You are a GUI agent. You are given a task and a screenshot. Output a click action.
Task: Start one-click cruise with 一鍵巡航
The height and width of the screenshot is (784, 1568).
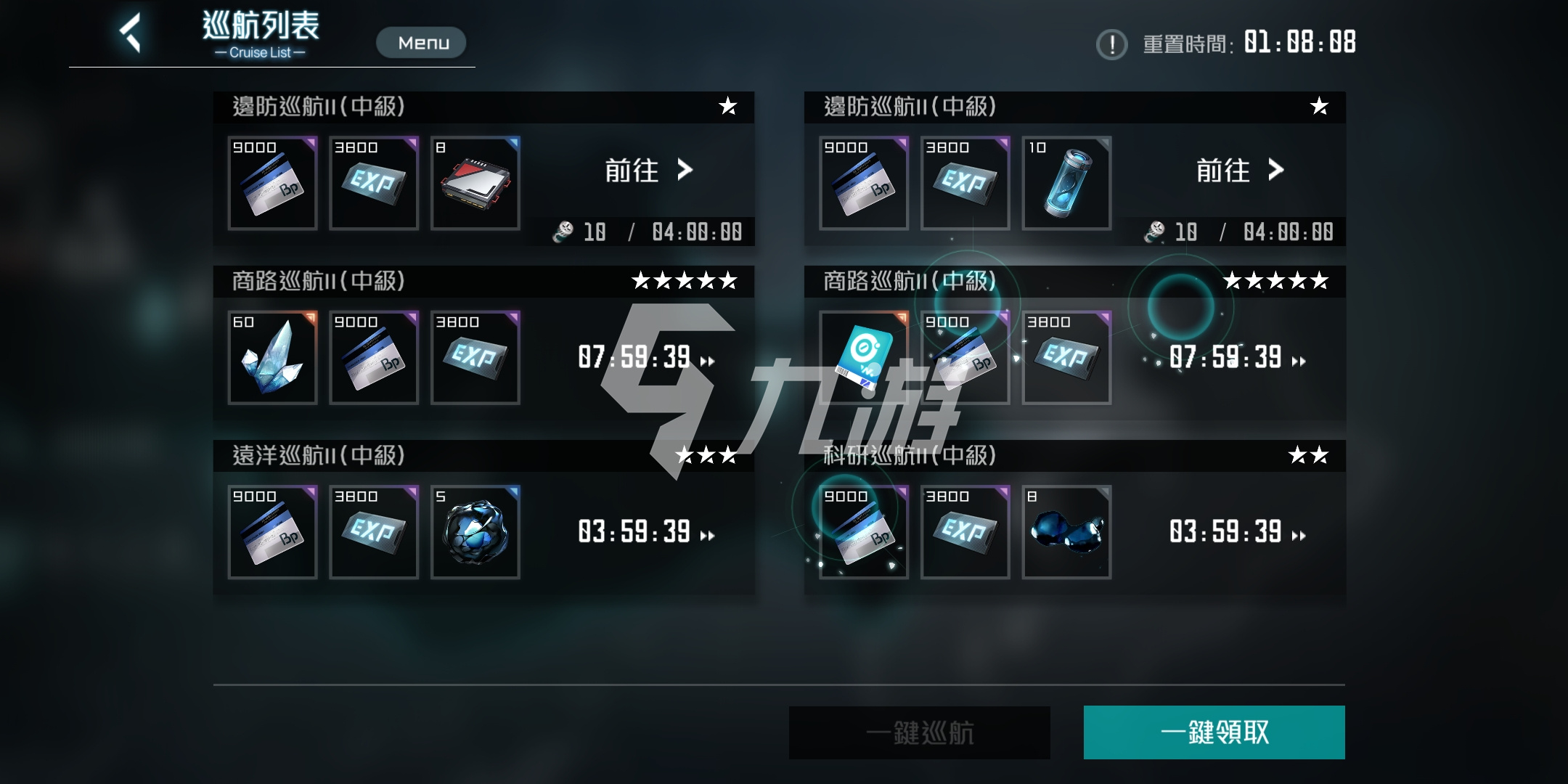[x=919, y=732]
